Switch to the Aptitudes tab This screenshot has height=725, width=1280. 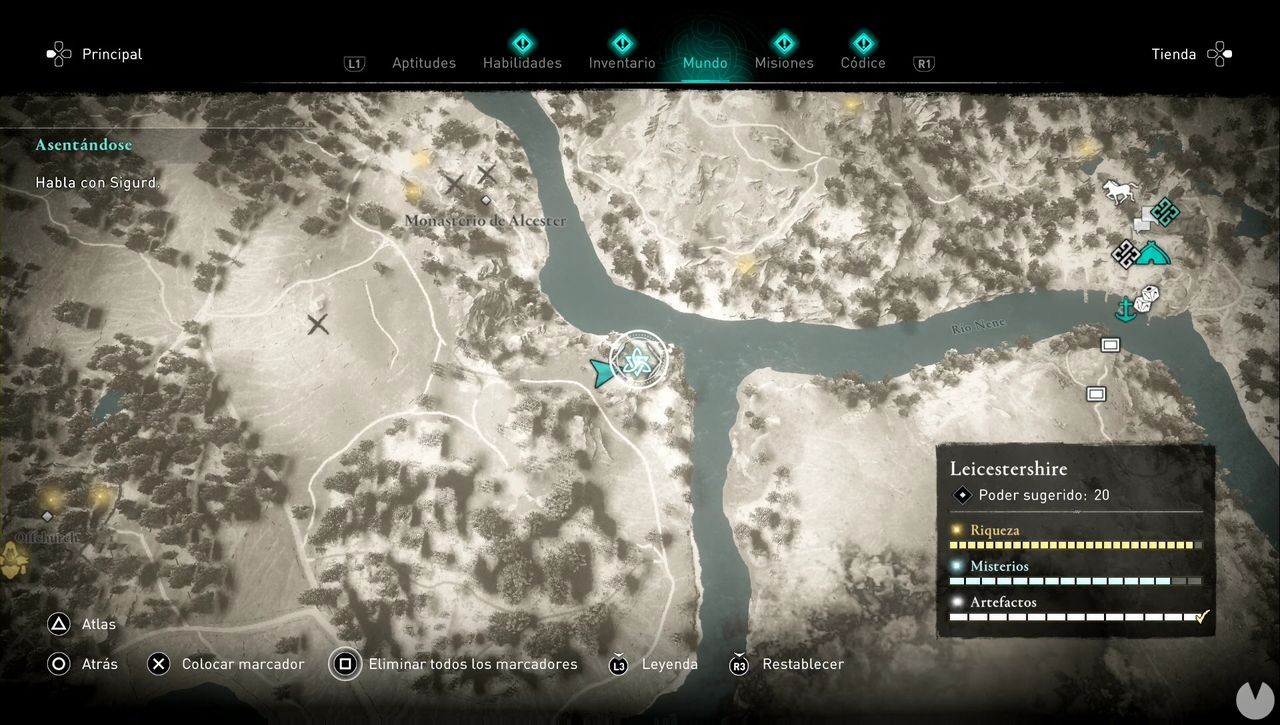pos(423,63)
